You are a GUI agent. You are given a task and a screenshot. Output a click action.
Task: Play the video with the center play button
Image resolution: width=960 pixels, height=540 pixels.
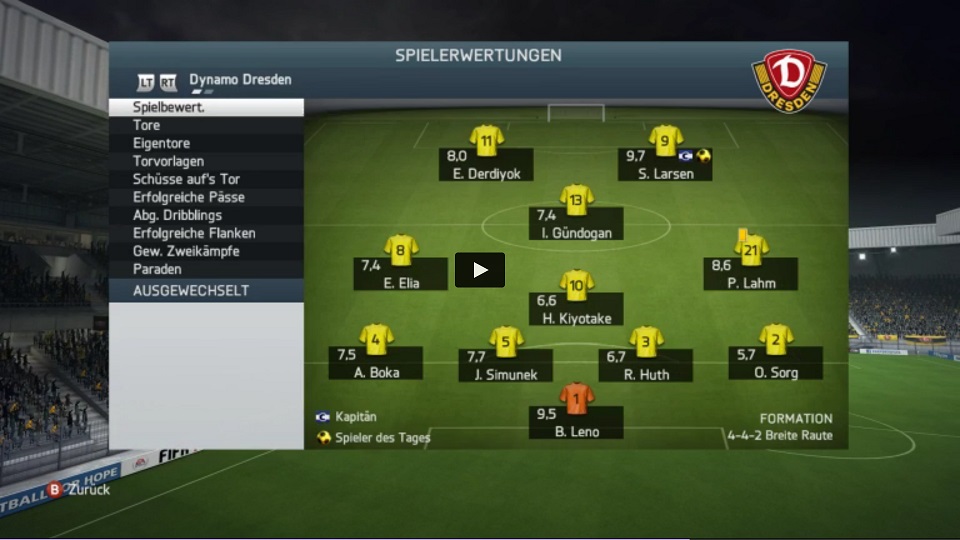click(480, 270)
